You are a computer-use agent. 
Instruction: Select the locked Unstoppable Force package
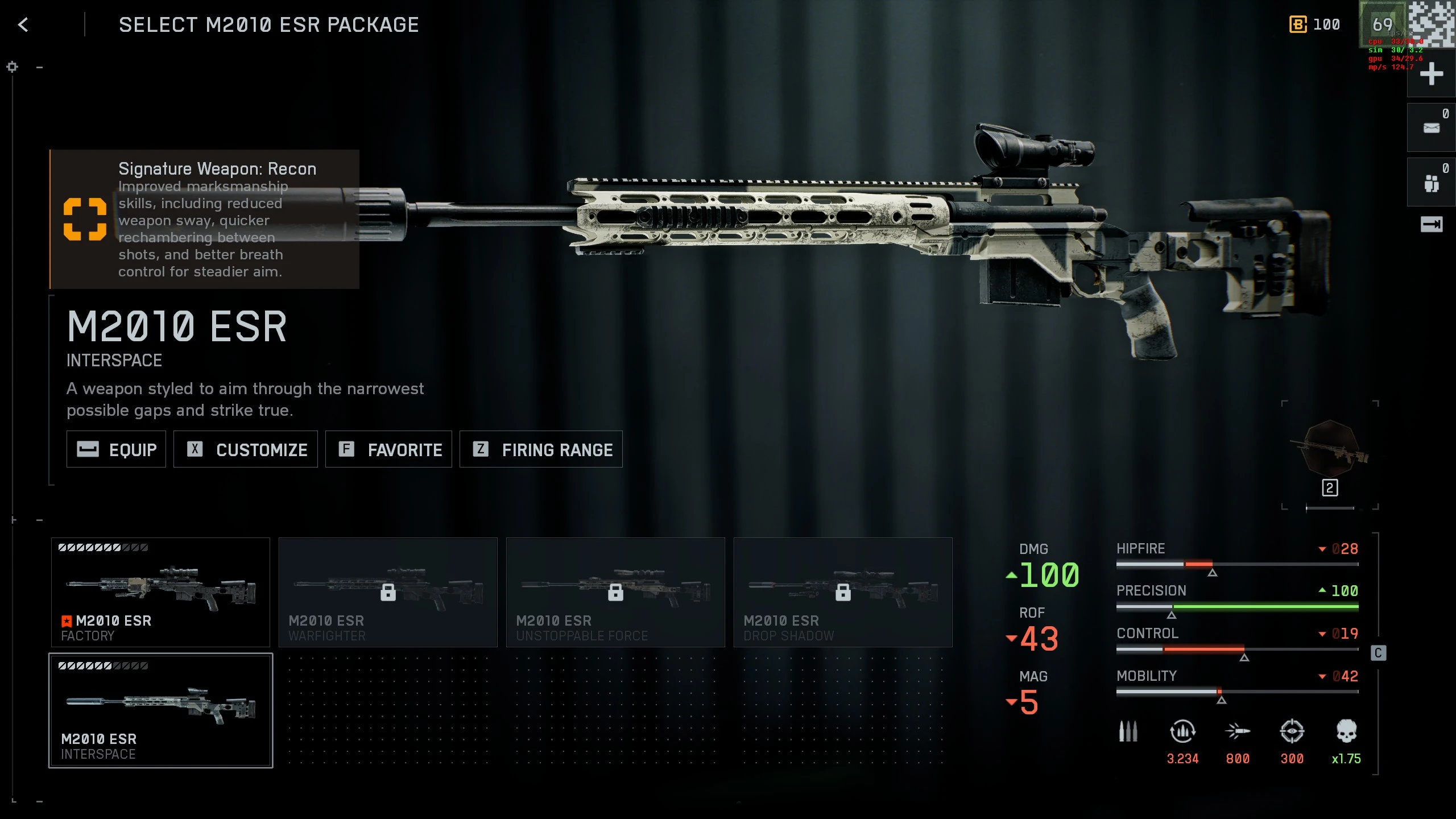[x=615, y=592]
